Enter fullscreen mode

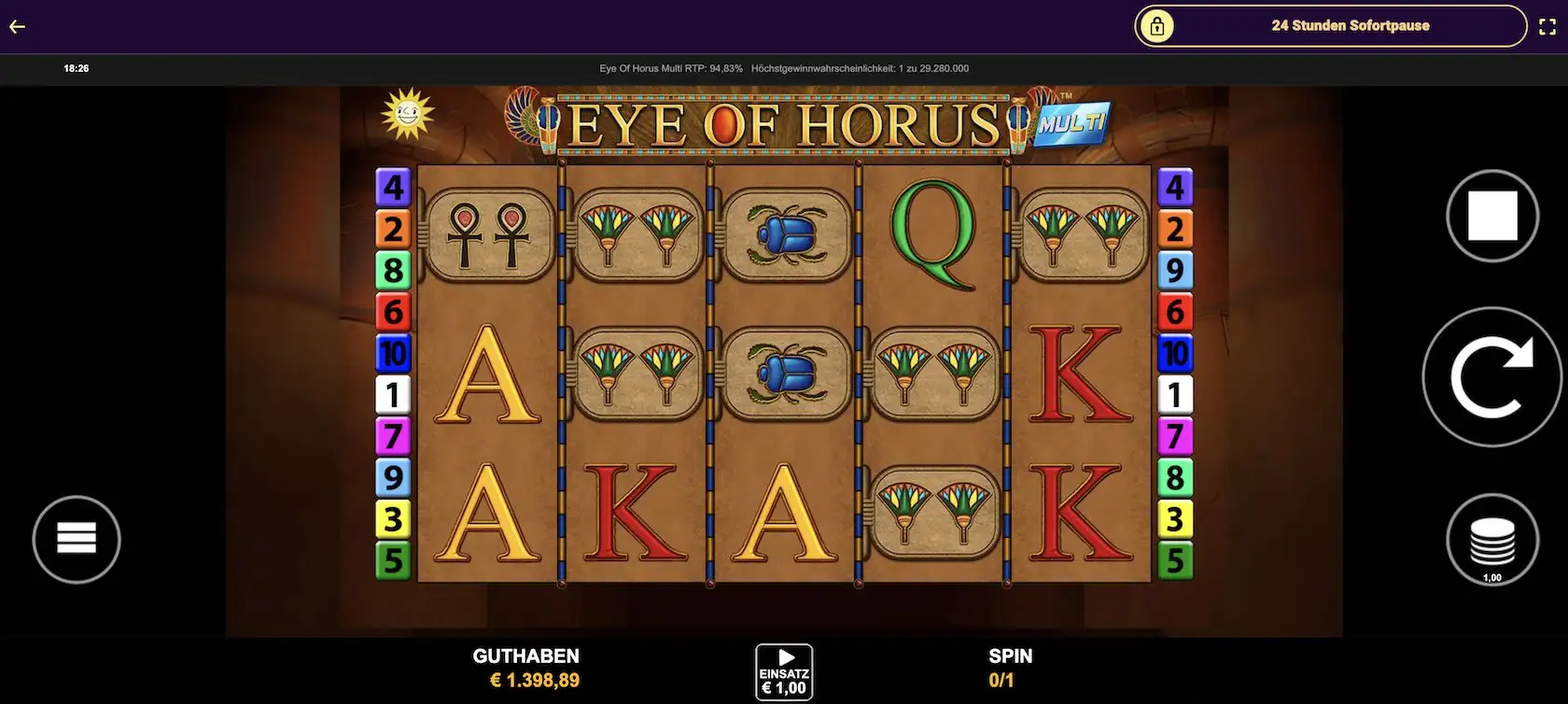[1547, 26]
